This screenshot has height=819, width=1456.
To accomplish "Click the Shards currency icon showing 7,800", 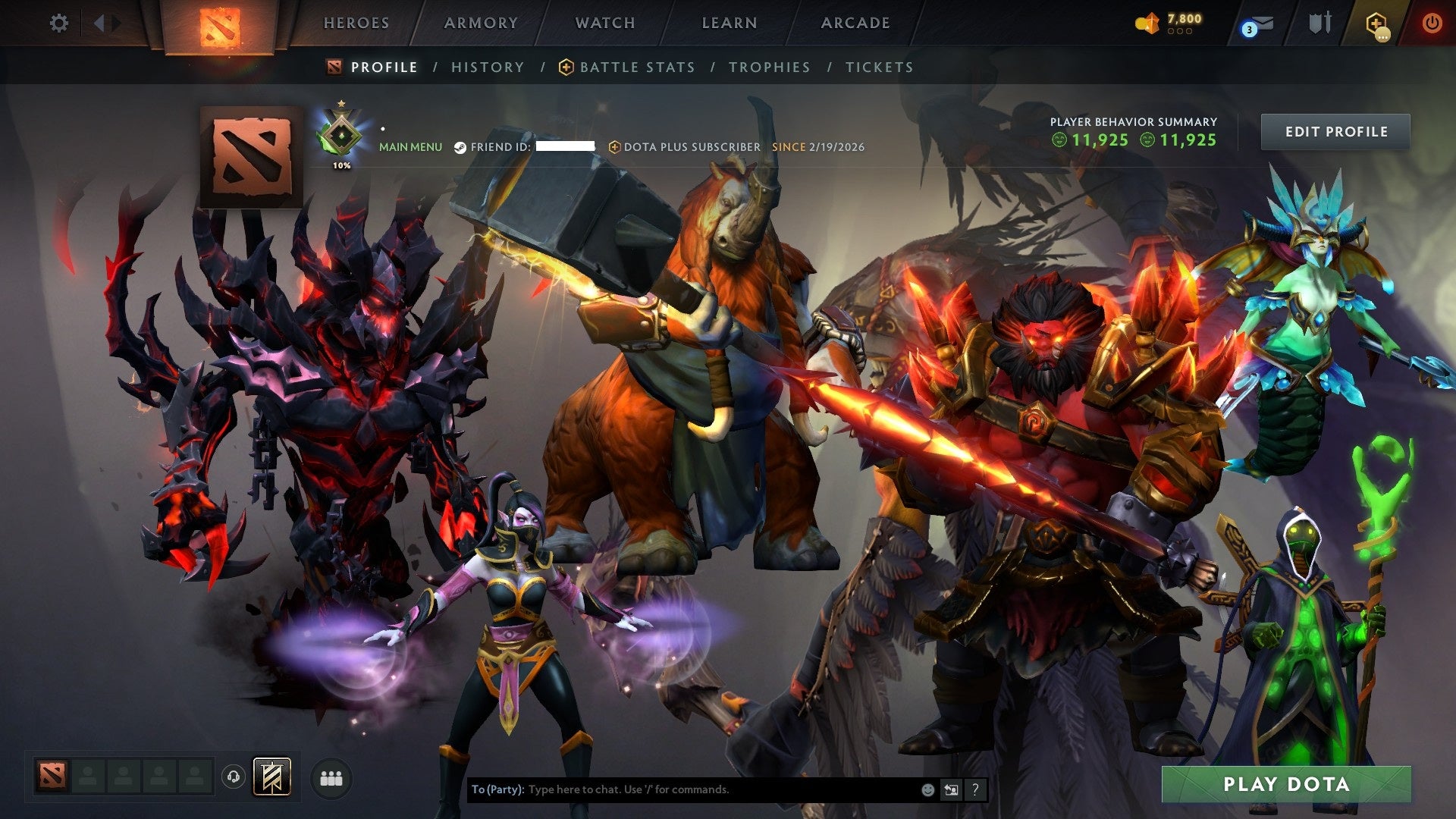I will point(1147,22).
